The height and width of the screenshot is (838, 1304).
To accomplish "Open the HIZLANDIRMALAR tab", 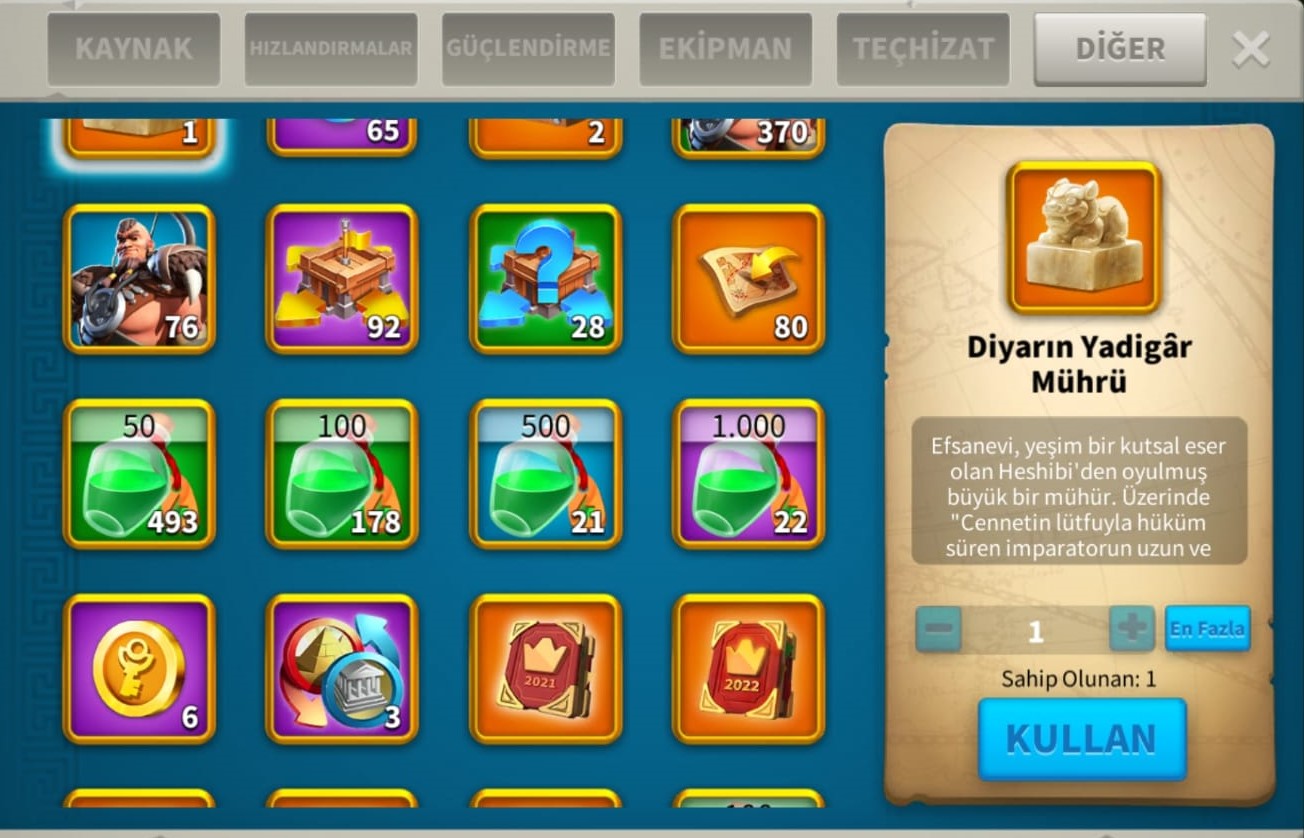I will (331, 49).
